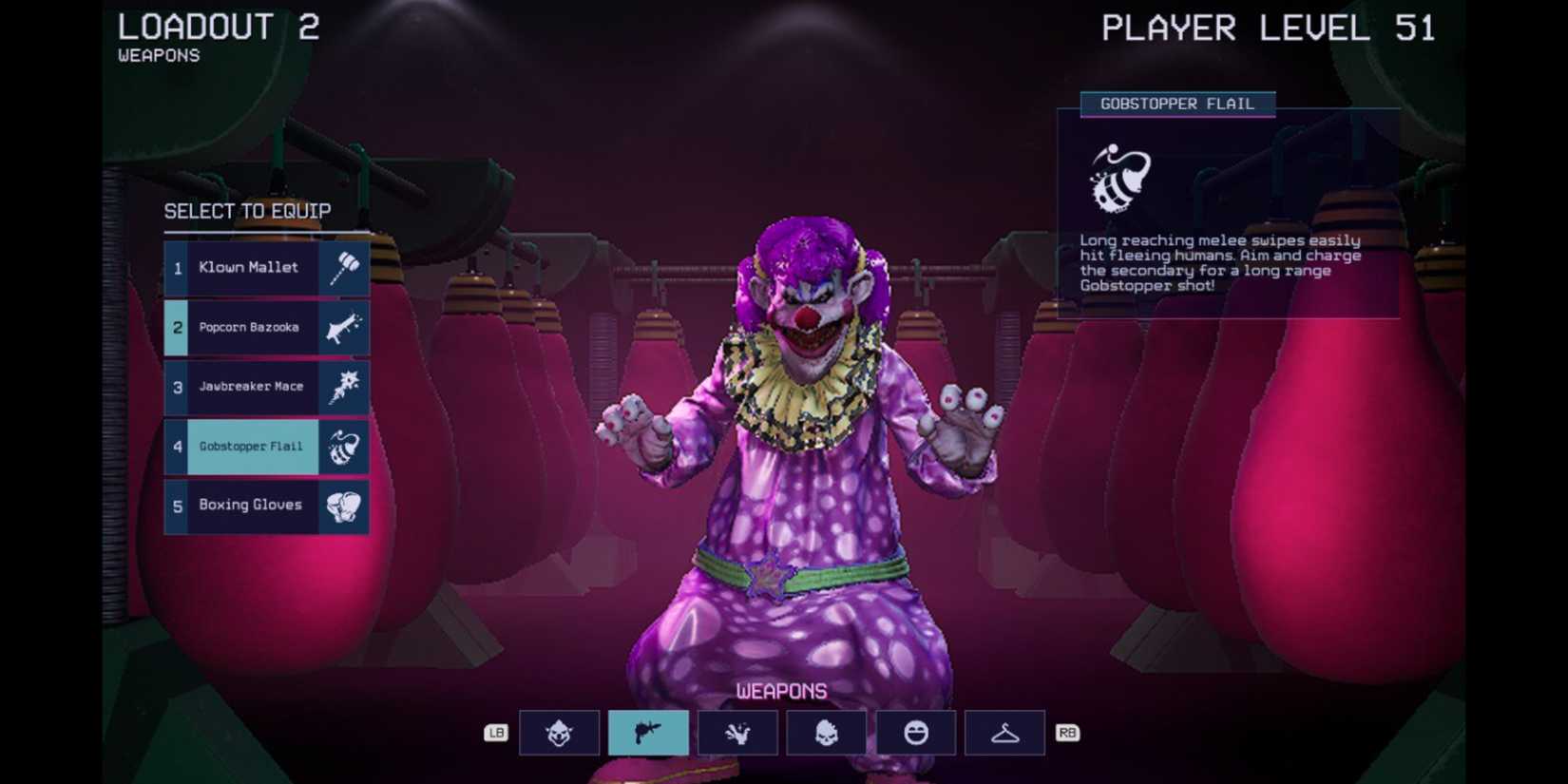Viewport: 1568px width, 784px height.
Task: Open the klown face customization category
Action: pos(559,733)
